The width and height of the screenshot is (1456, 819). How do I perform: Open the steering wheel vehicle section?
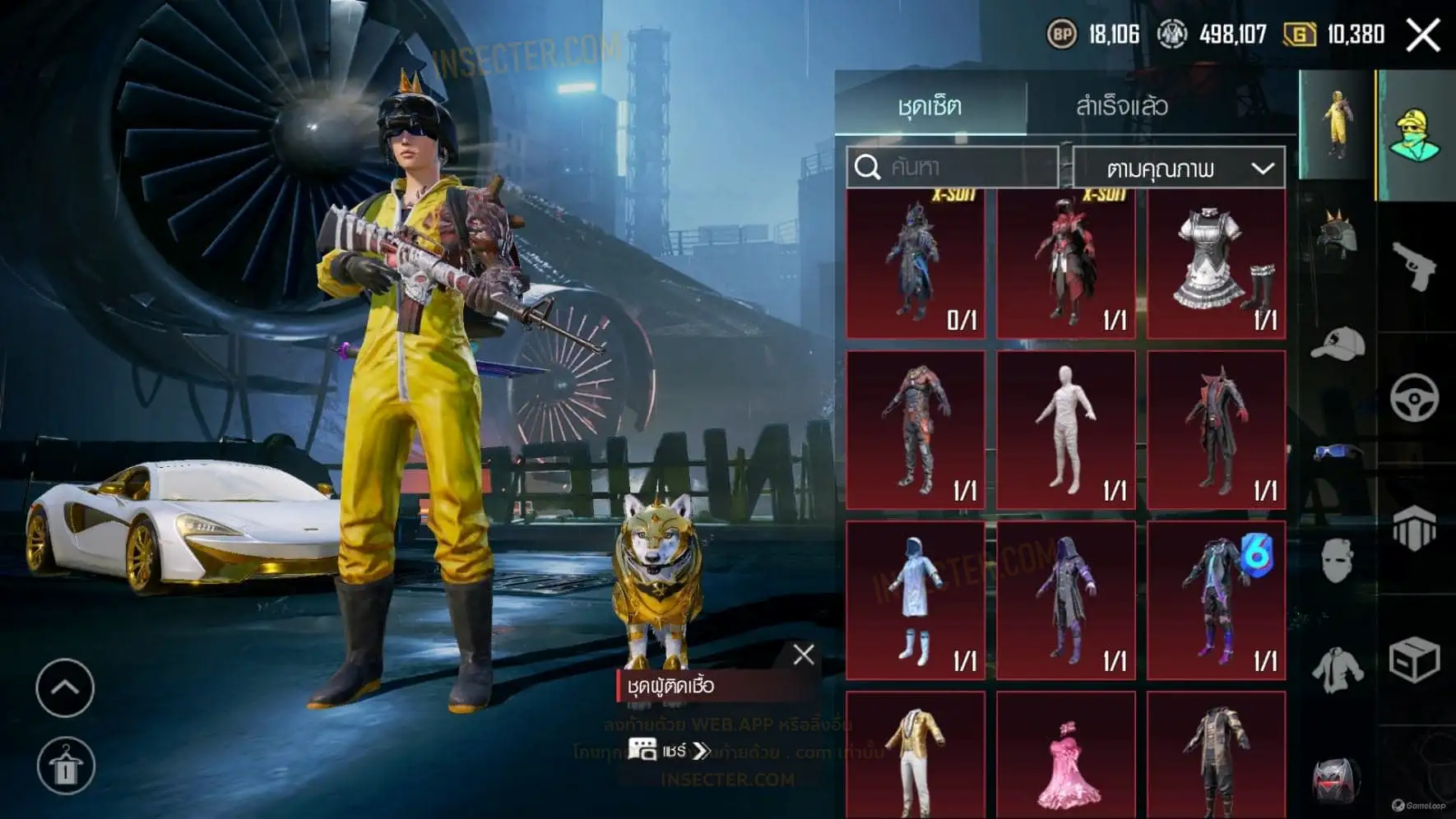[1414, 398]
